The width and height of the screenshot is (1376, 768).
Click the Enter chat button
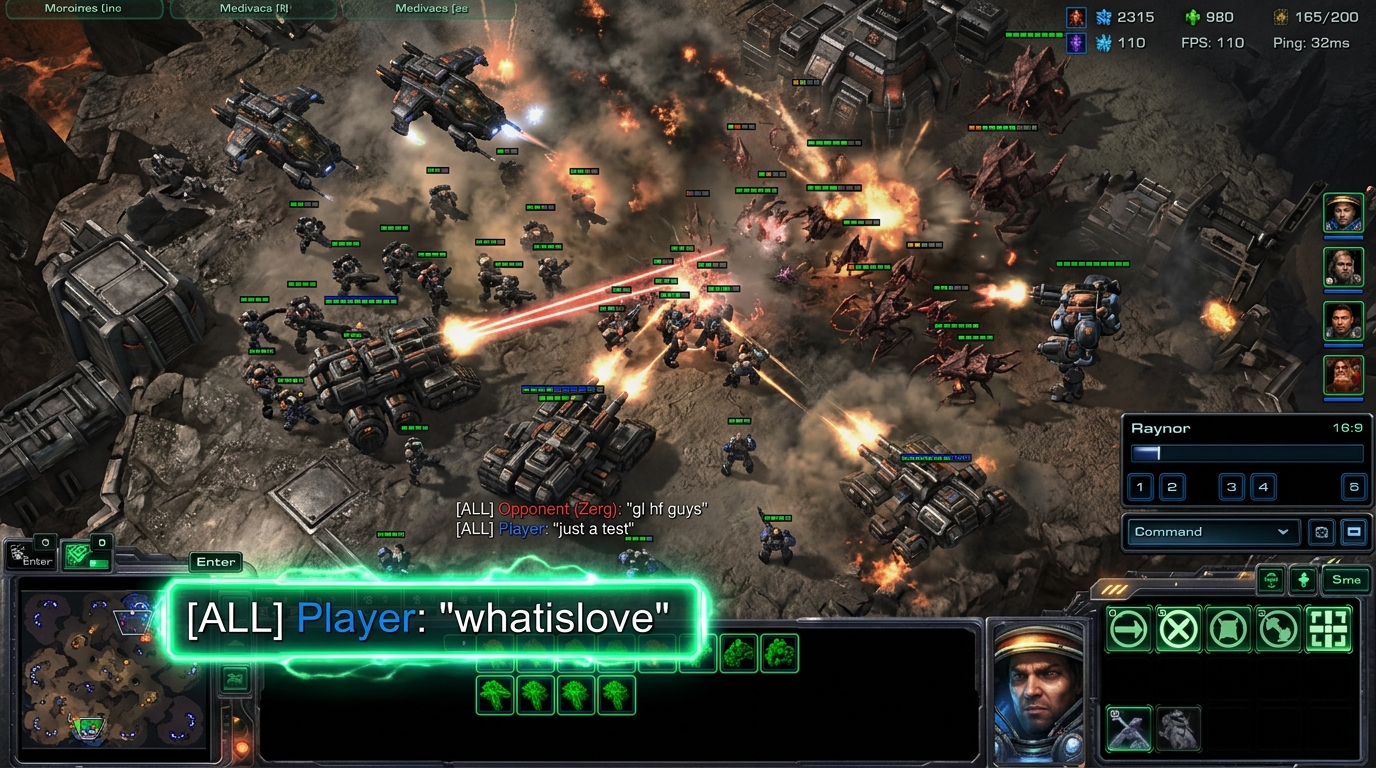coord(216,562)
